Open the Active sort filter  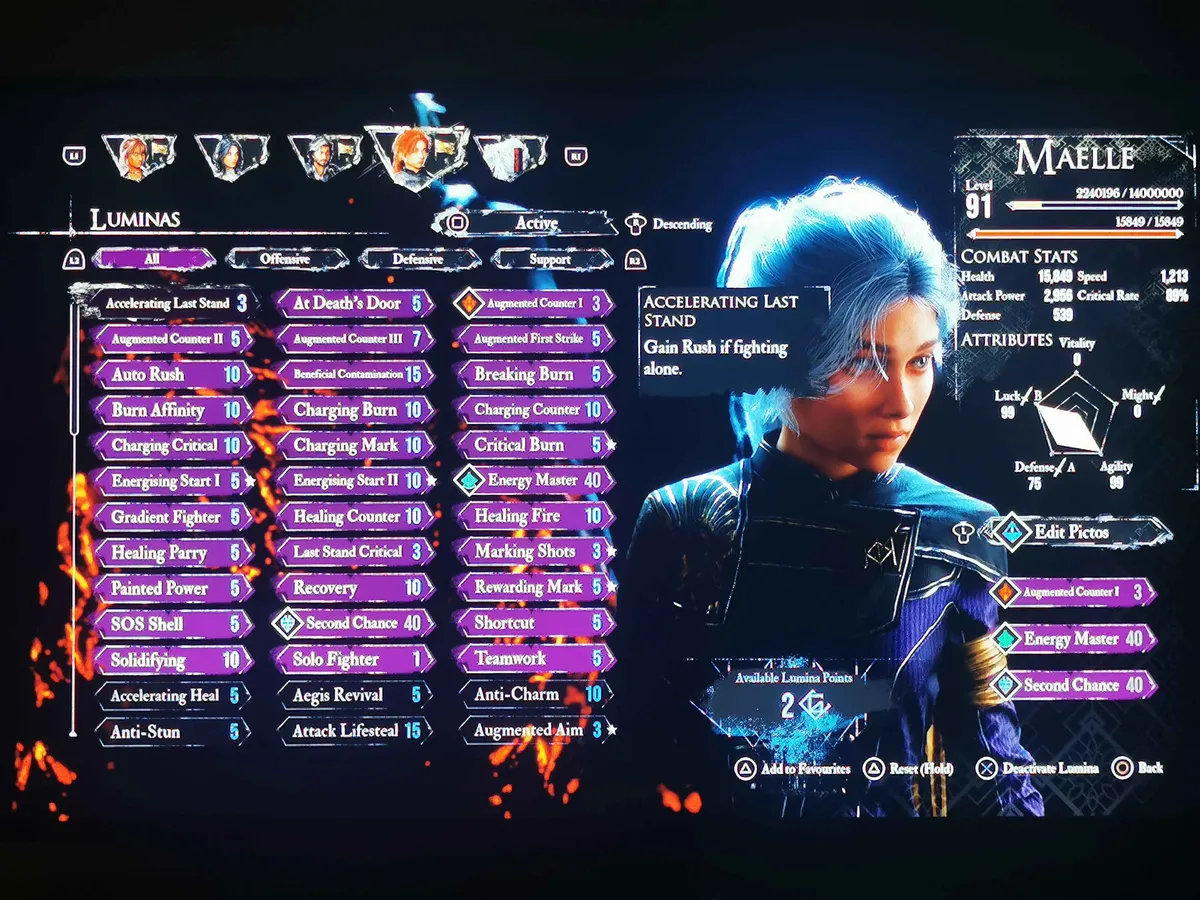pos(536,223)
